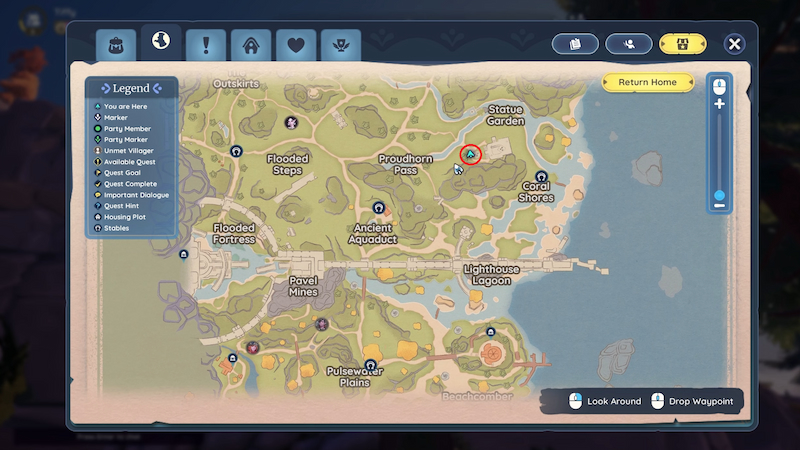Image resolution: width=800 pixels, height=450 pixels.
Task: Click the minus zoom-out button
Action: [x=719, y=206]
